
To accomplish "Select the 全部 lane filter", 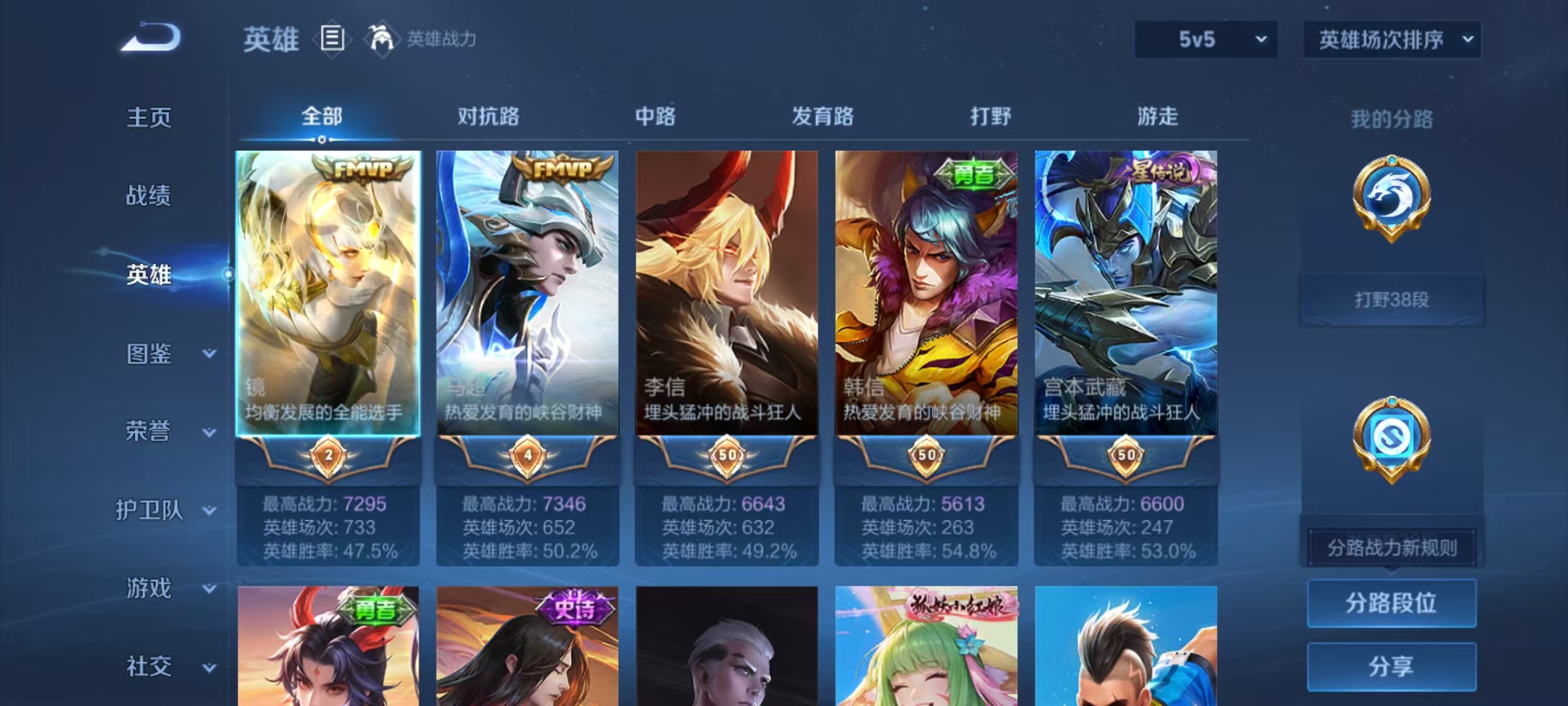I will point(320,116).
